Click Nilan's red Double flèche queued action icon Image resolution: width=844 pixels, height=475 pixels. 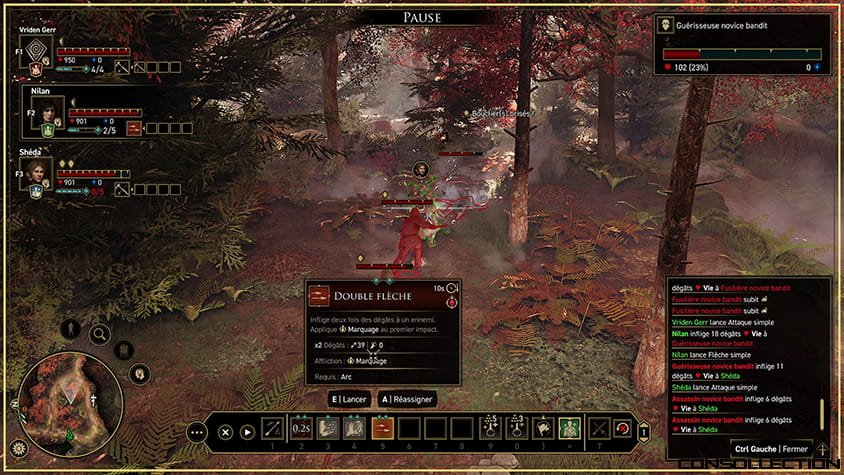[134, 128]
